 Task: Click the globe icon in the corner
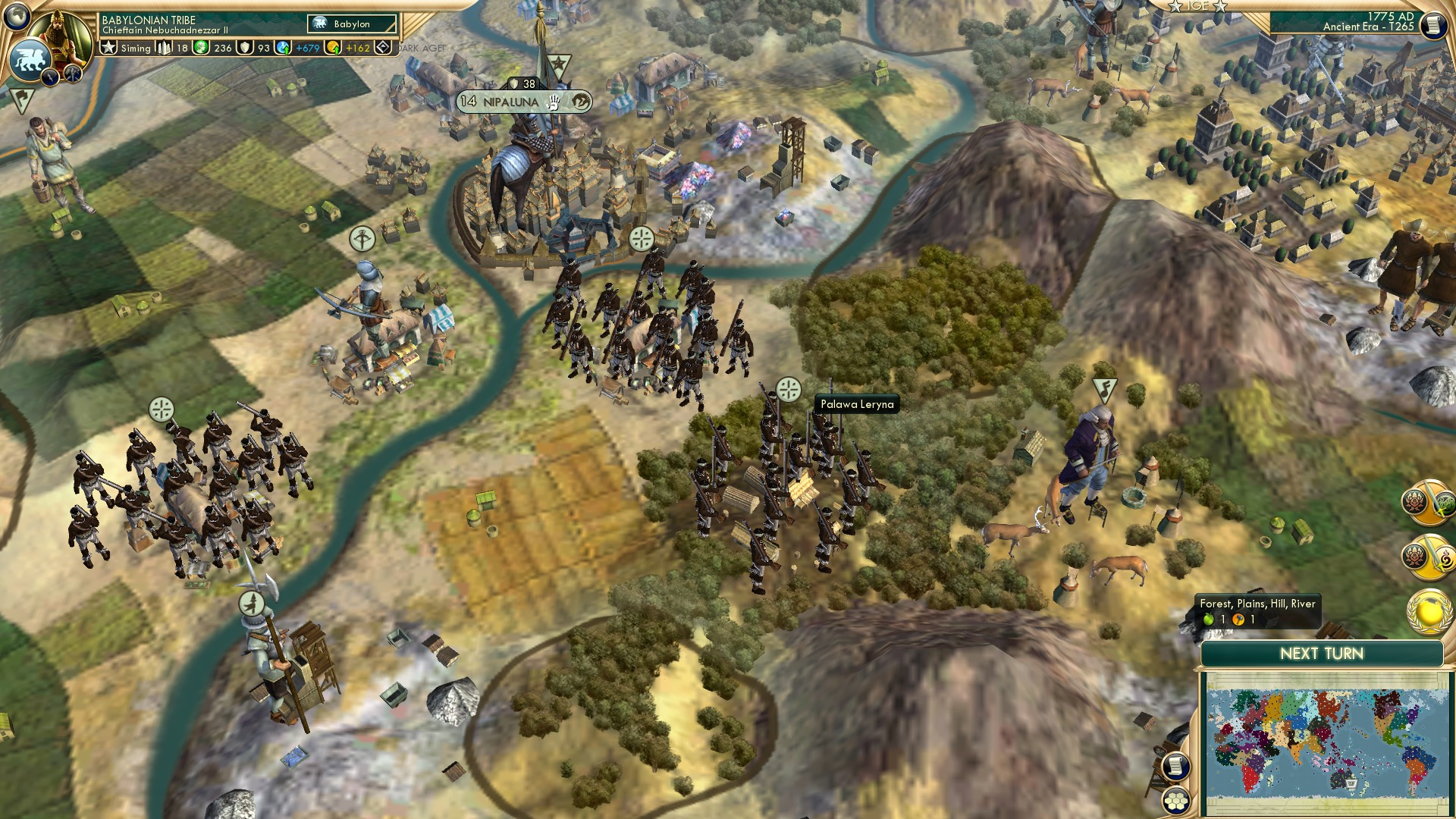(x=17, y=15)
